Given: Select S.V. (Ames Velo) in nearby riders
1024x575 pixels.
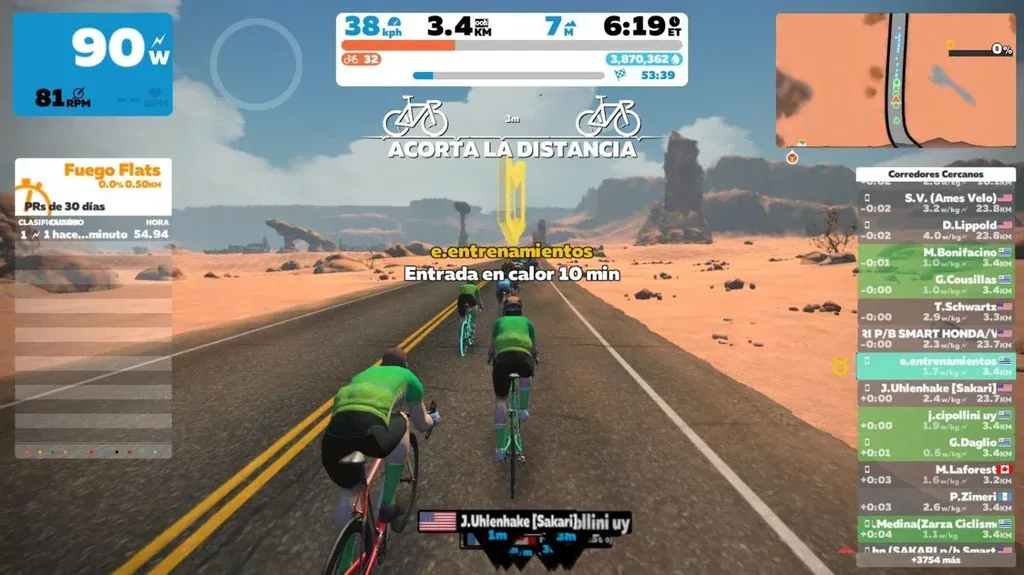Looking at the screenshot, I should click(935, 203).
